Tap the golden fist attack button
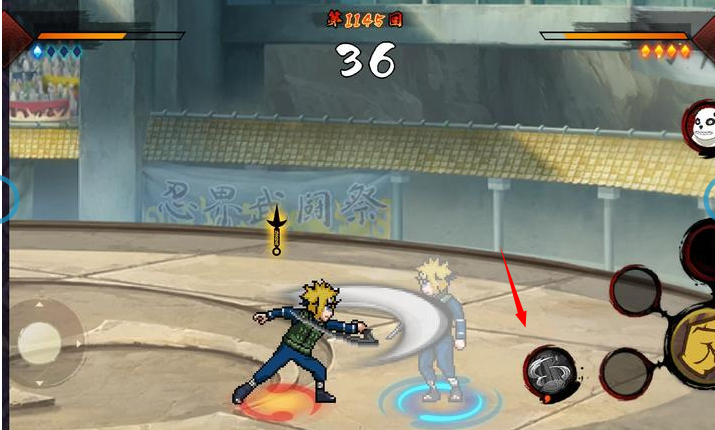 [699, 345]
